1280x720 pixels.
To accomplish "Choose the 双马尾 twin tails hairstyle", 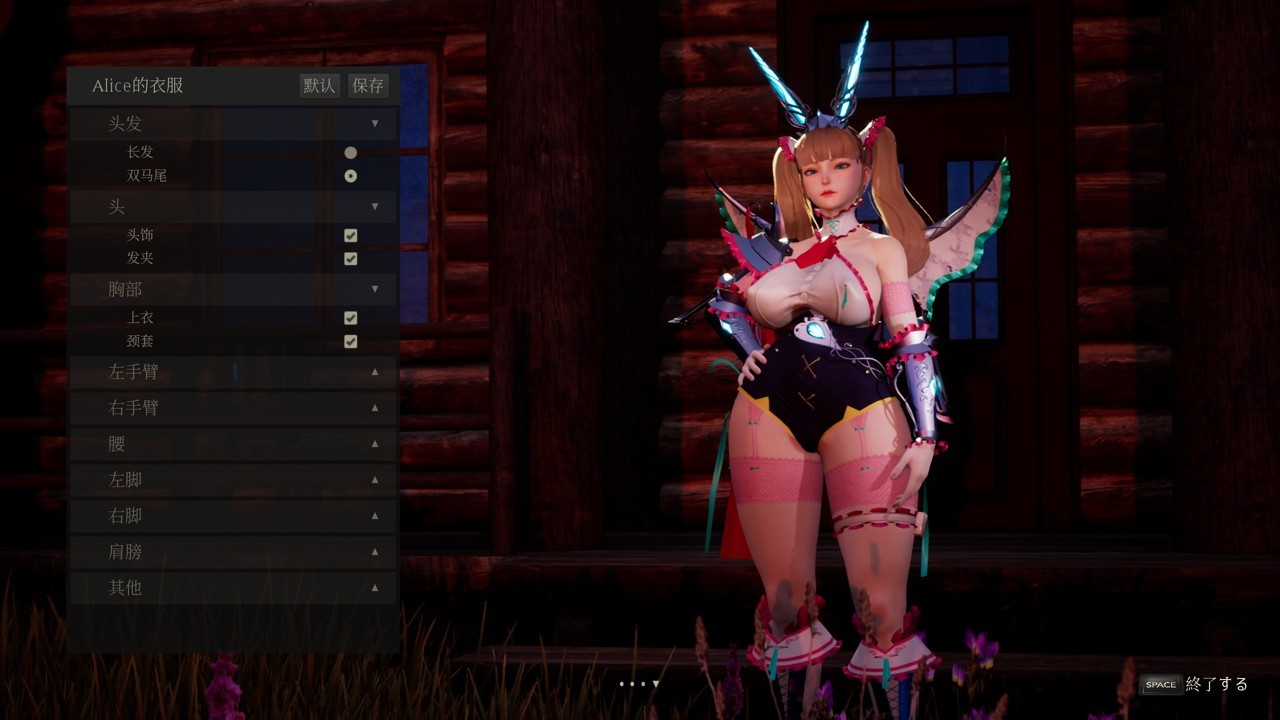I will [351, 176].
